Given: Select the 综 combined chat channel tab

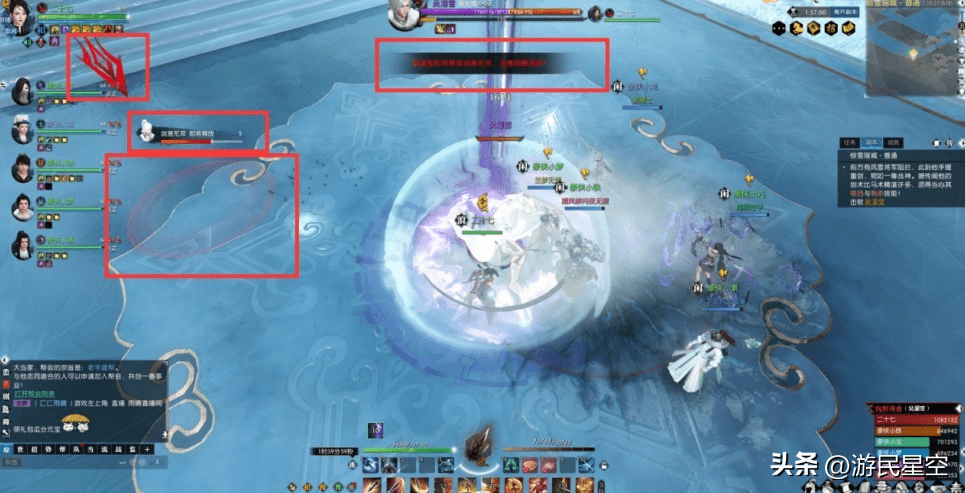Looking at the screenshot, I should [x=8, y=450].
